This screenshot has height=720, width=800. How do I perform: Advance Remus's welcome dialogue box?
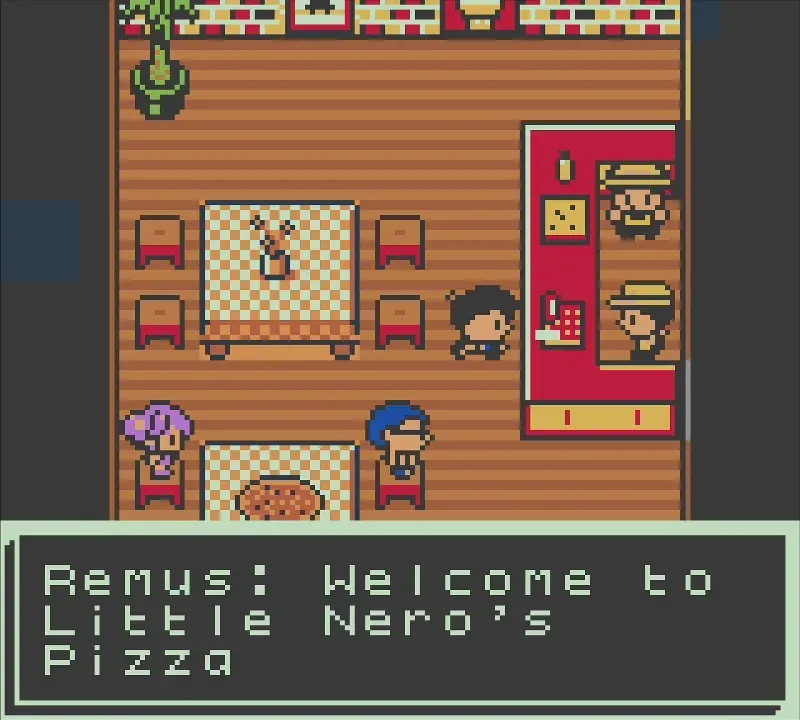point(400,620)
